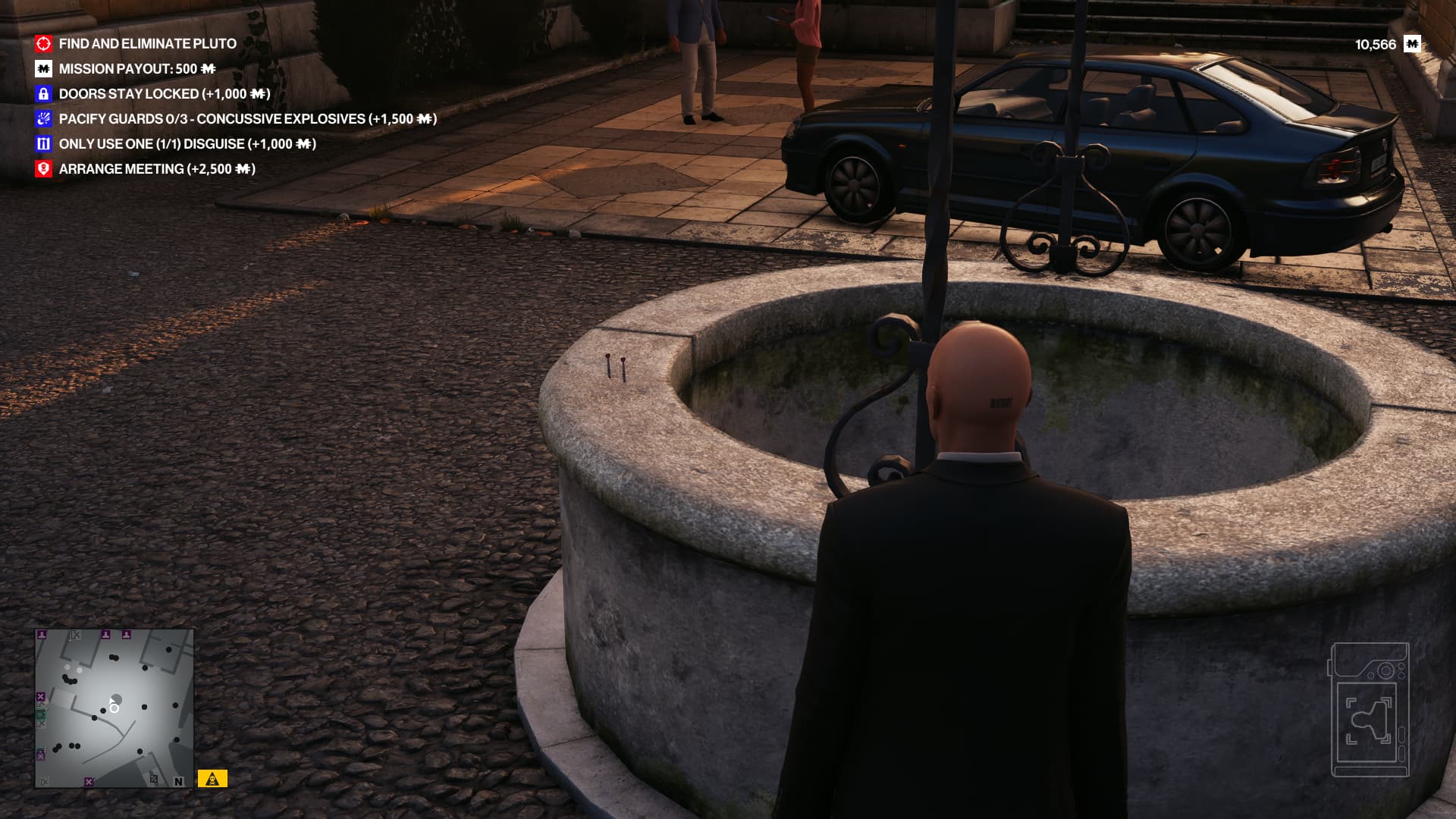This screenshot has height=819, width=1456.
Task: Click the minimap
Action: click(114, 708)
